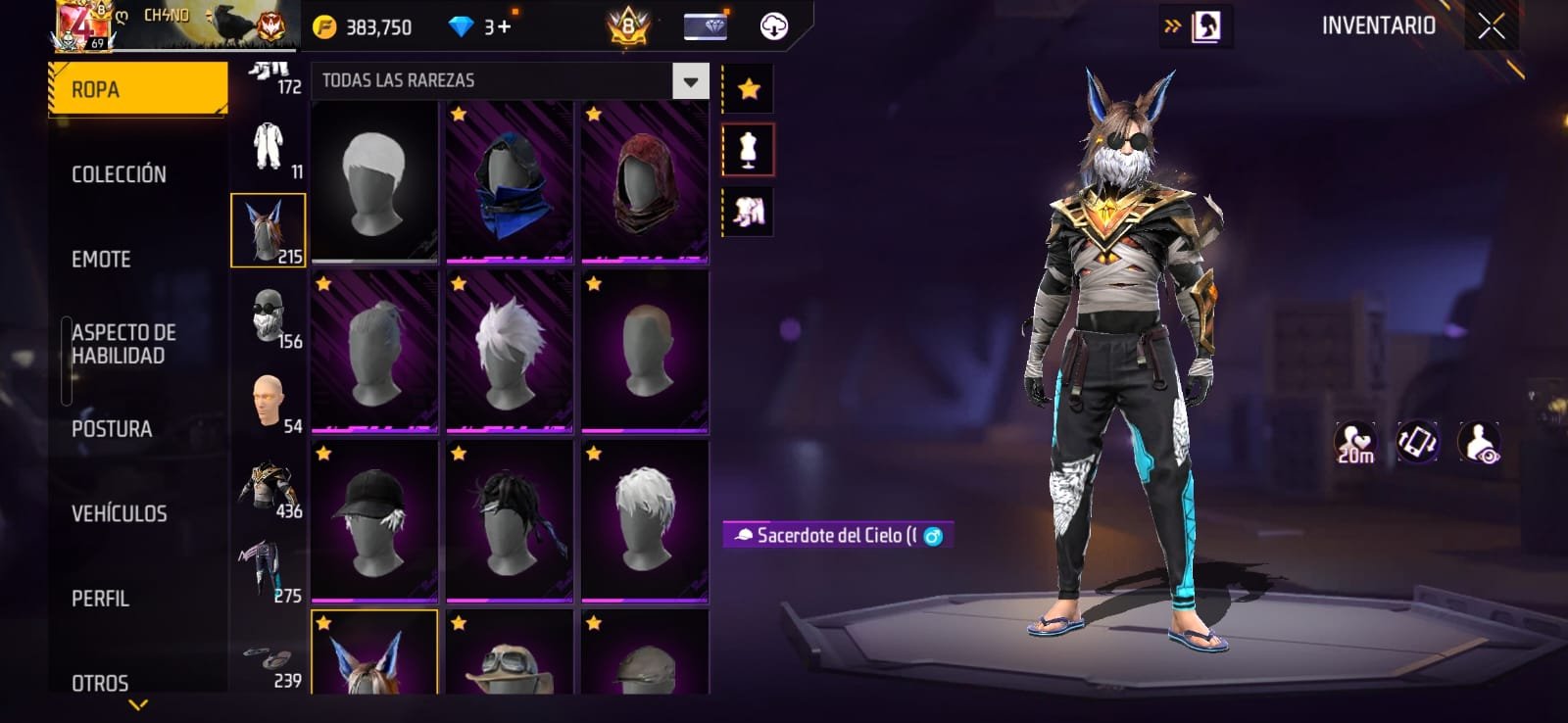Switch to the Colección tab
This screenshot has width=1568, height=723.
click(119, 174)
